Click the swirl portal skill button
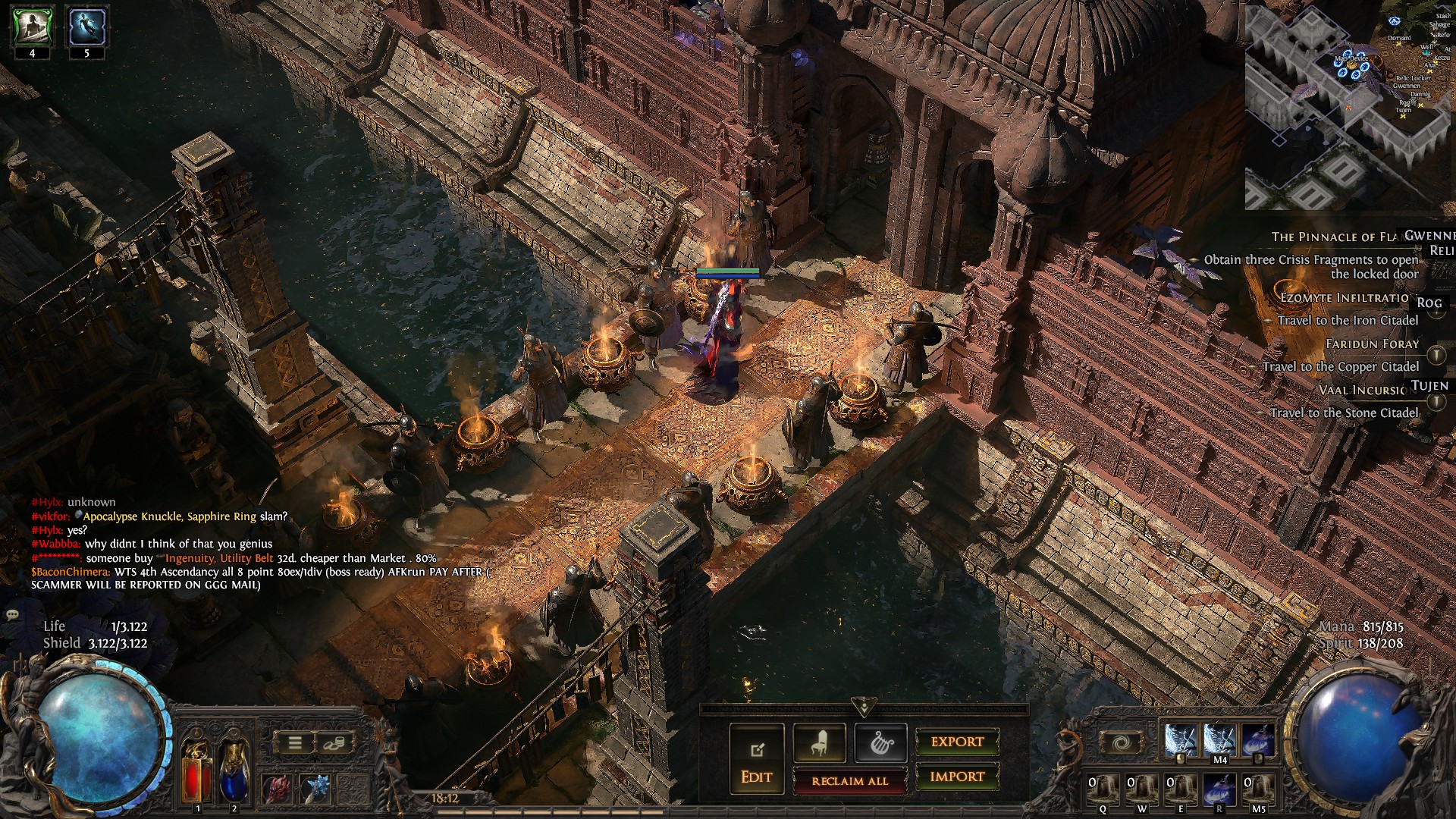Viewport: 1456px width, 819px height. pos(1122,742)
